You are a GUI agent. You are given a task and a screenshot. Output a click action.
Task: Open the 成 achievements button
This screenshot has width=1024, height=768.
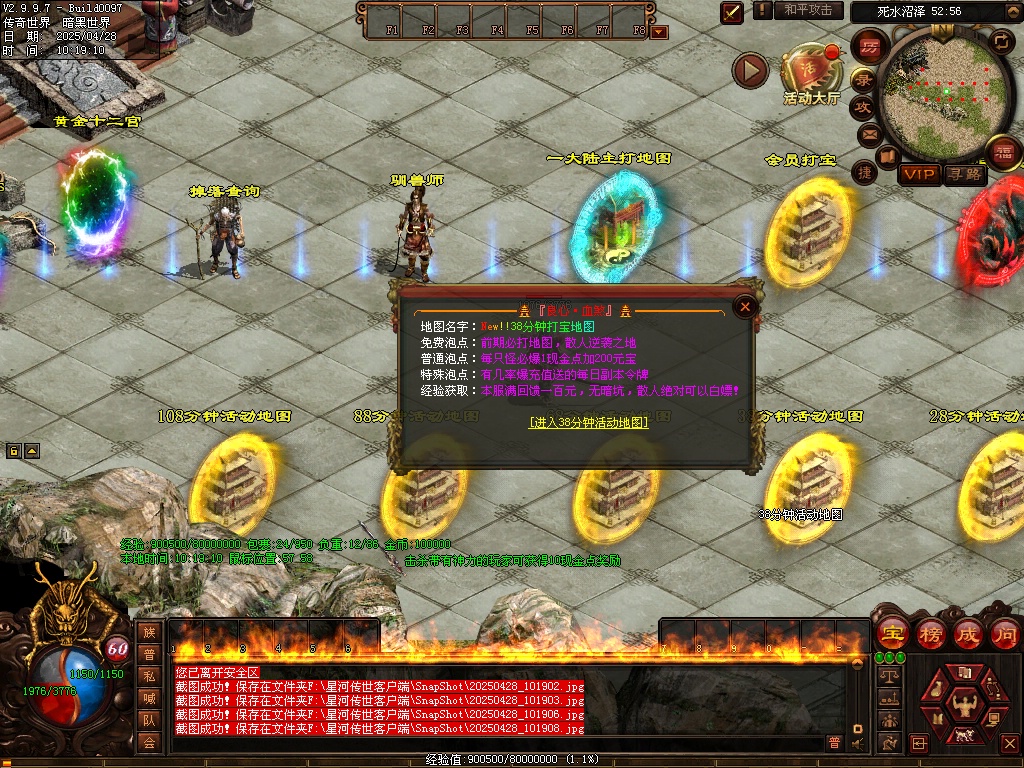click(967, 634)
